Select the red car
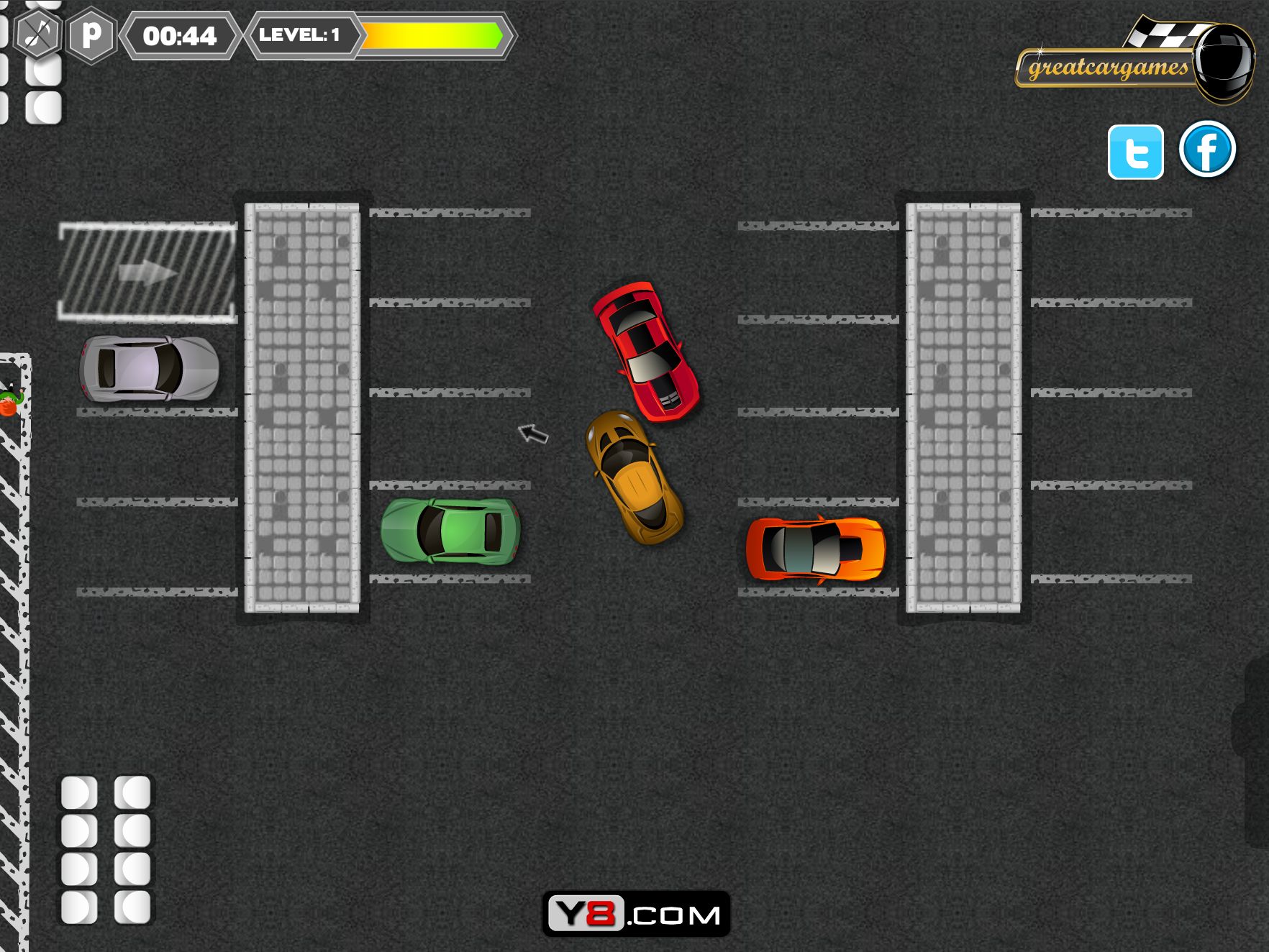 tap(645, 351)
